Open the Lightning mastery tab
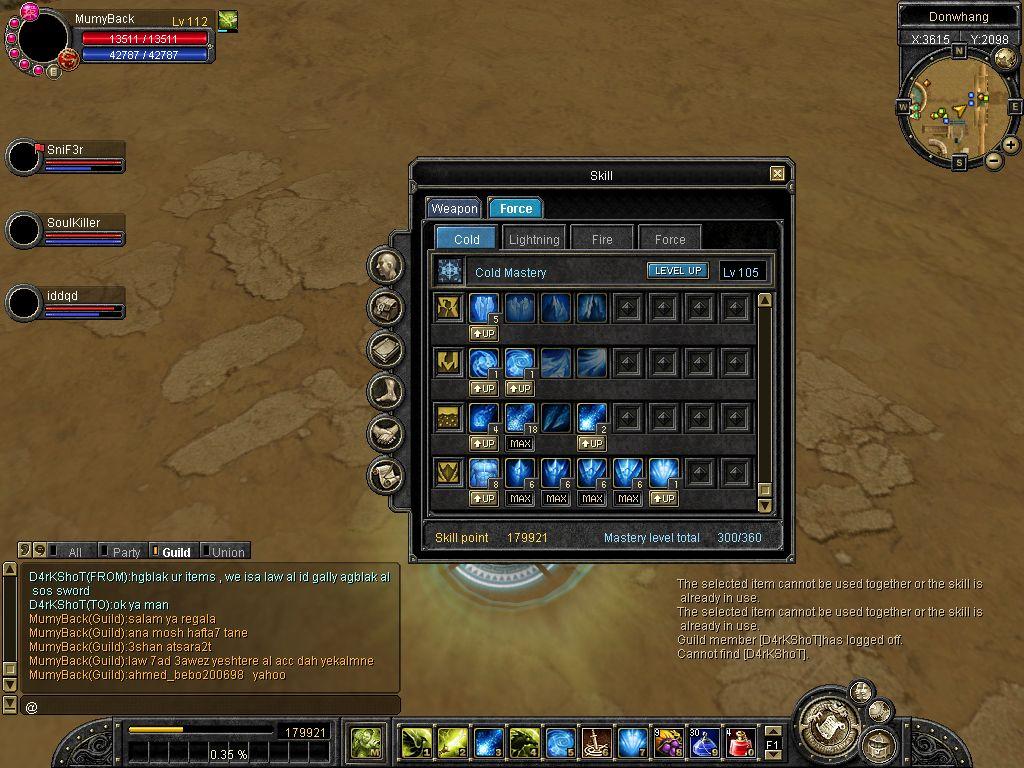Image resolution: width=1024 pixels, height=768 pixels. (534, 239)
